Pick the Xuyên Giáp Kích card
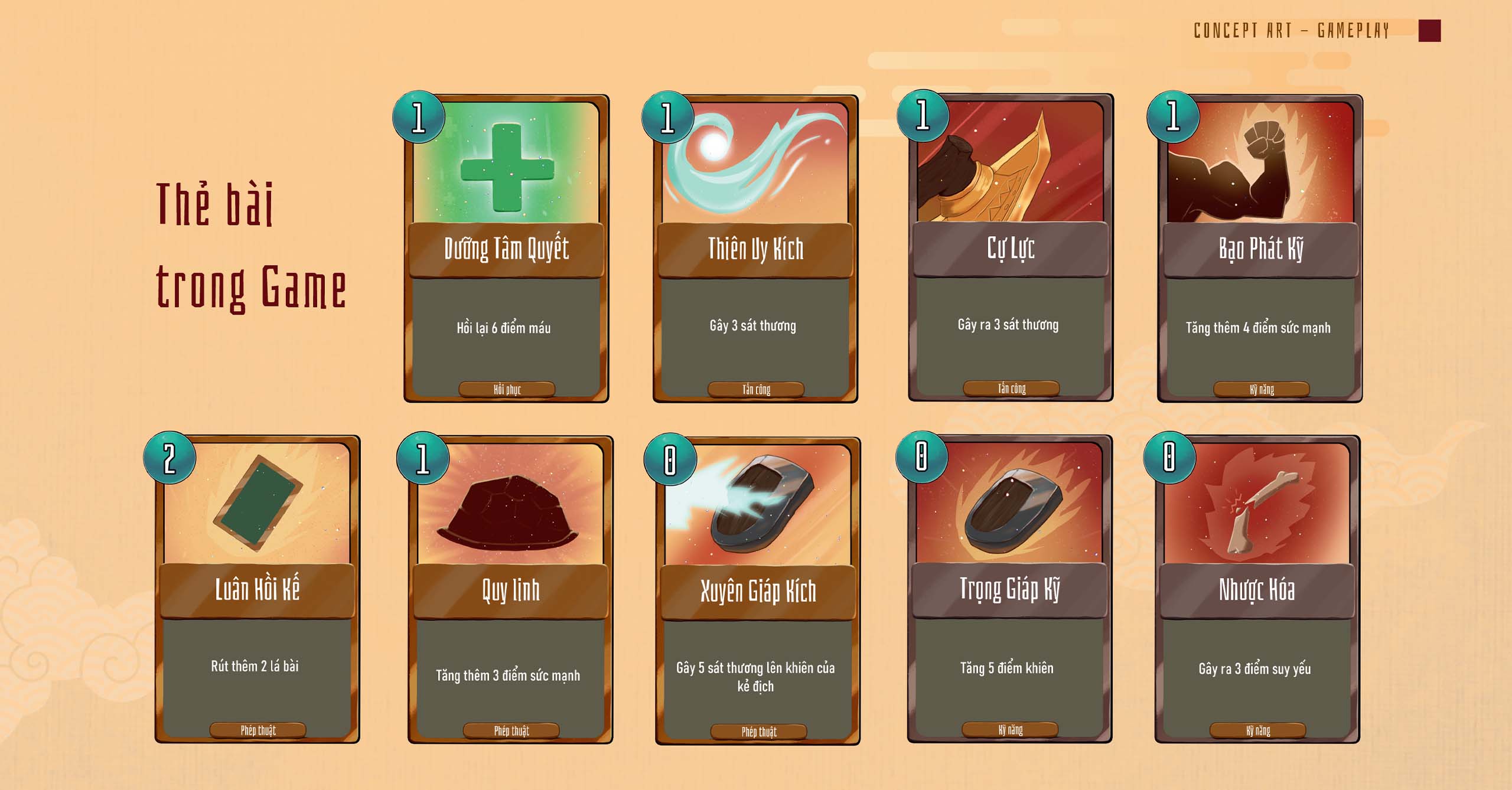1512x790 pixels. [x=758, y=590]
